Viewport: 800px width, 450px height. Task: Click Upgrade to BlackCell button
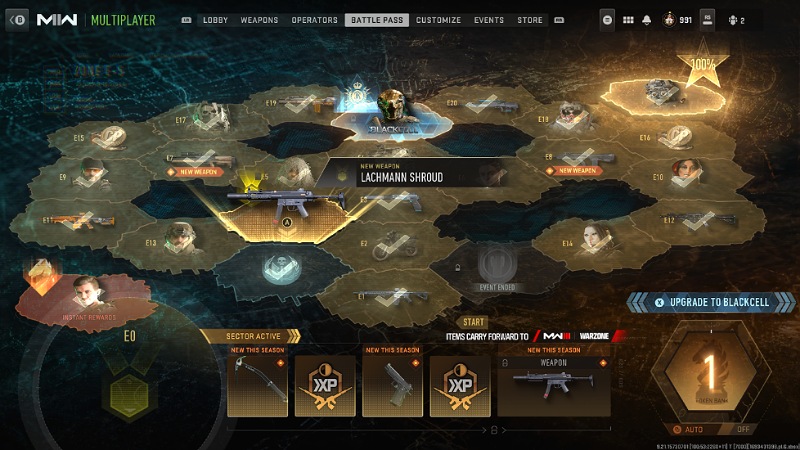pyautogui.click(x=711, y=302)
